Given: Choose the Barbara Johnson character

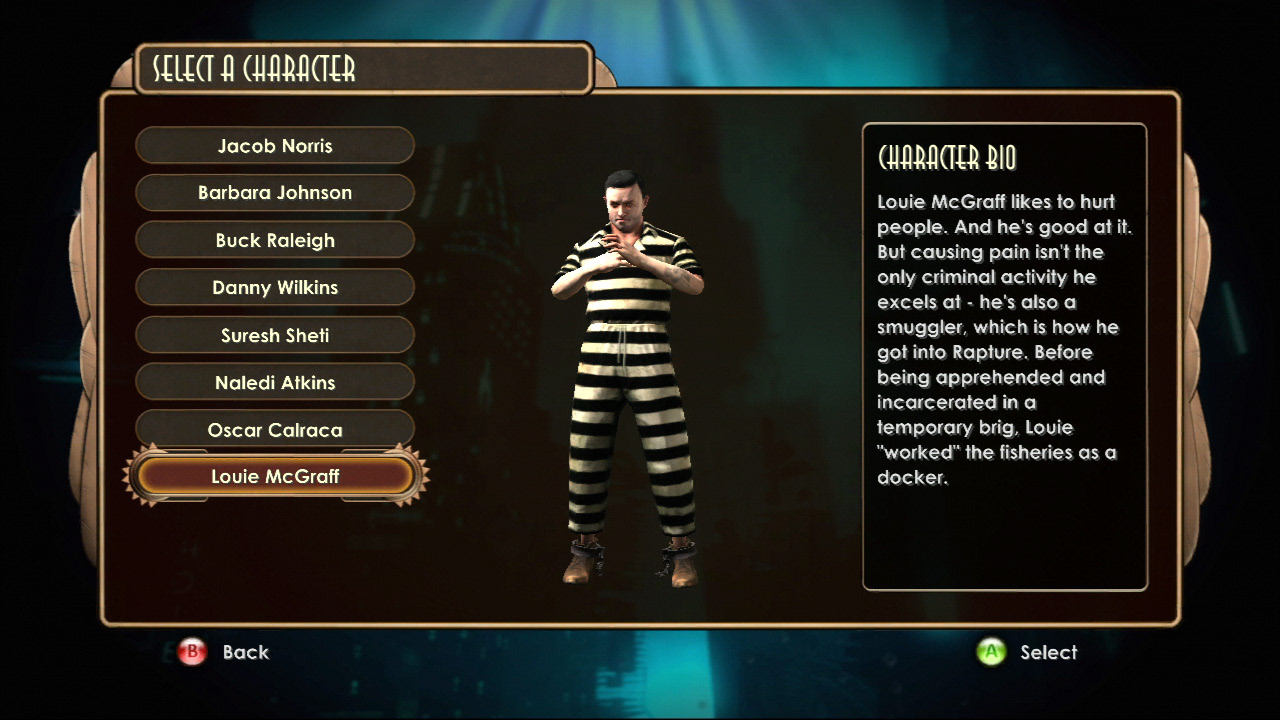Looking at the screenshot, I should tap(275, 193).
